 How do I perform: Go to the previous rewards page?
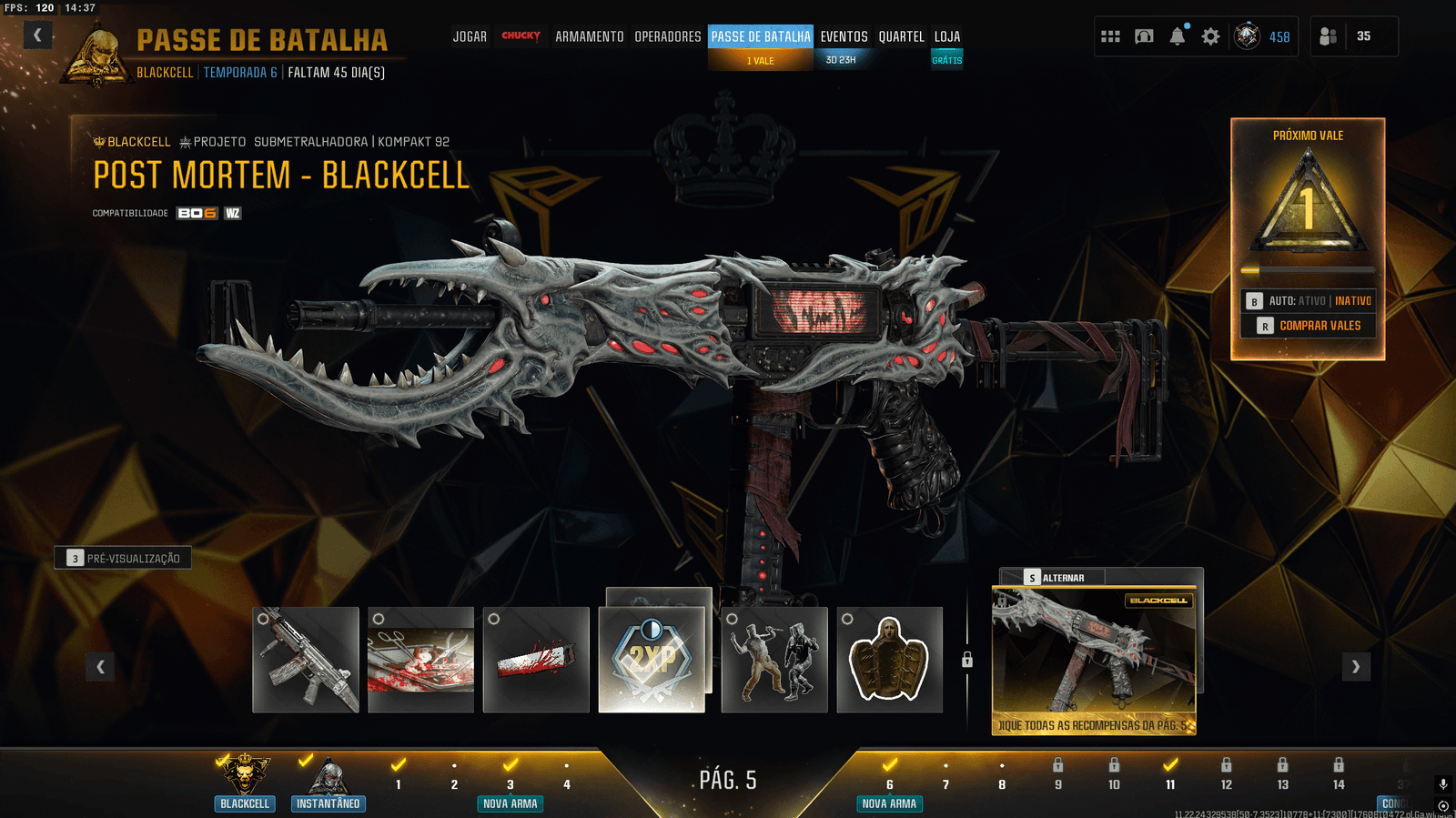[x=100, y=667]
